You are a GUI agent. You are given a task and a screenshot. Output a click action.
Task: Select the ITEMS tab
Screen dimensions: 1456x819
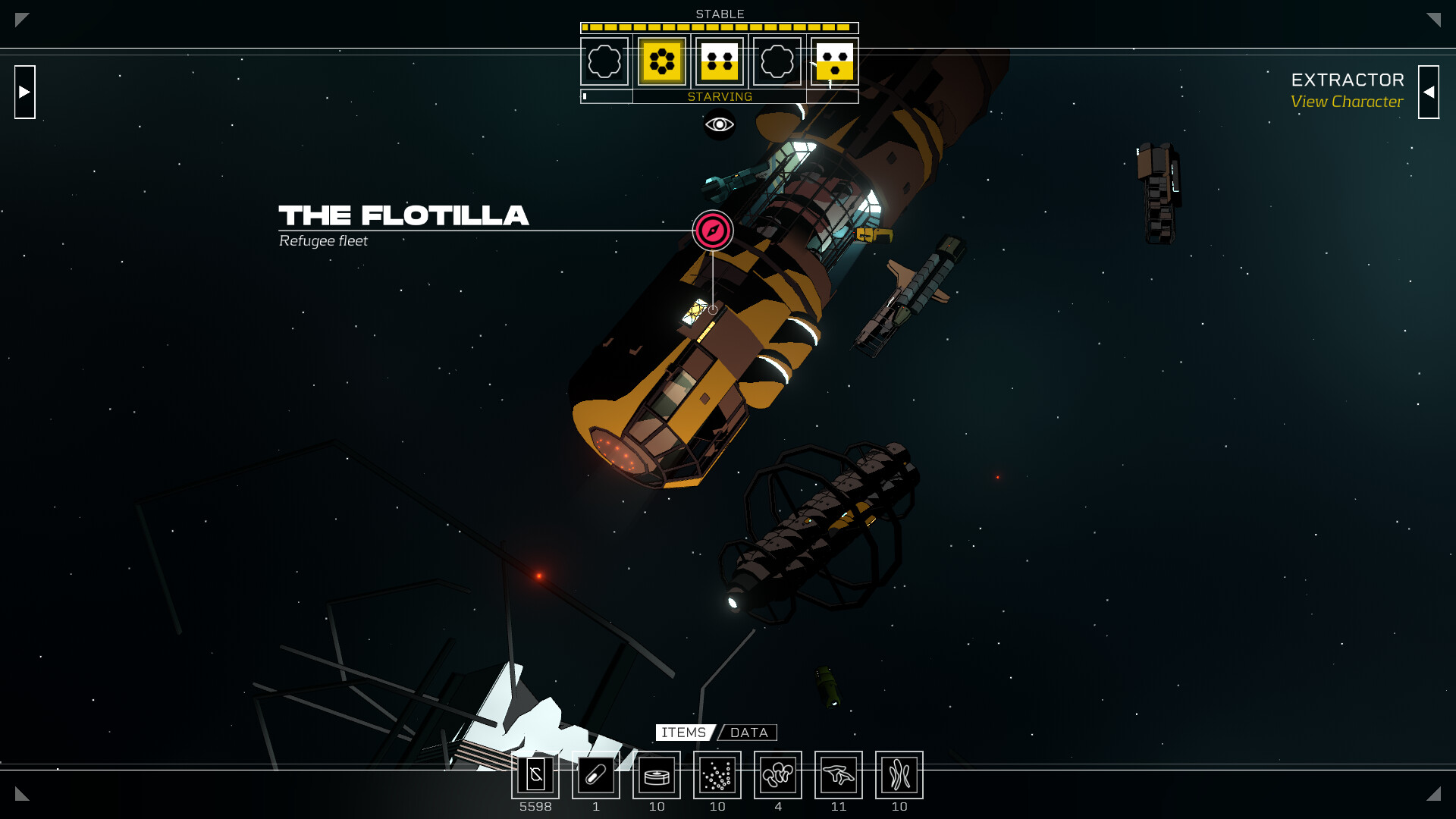point(682,733)
